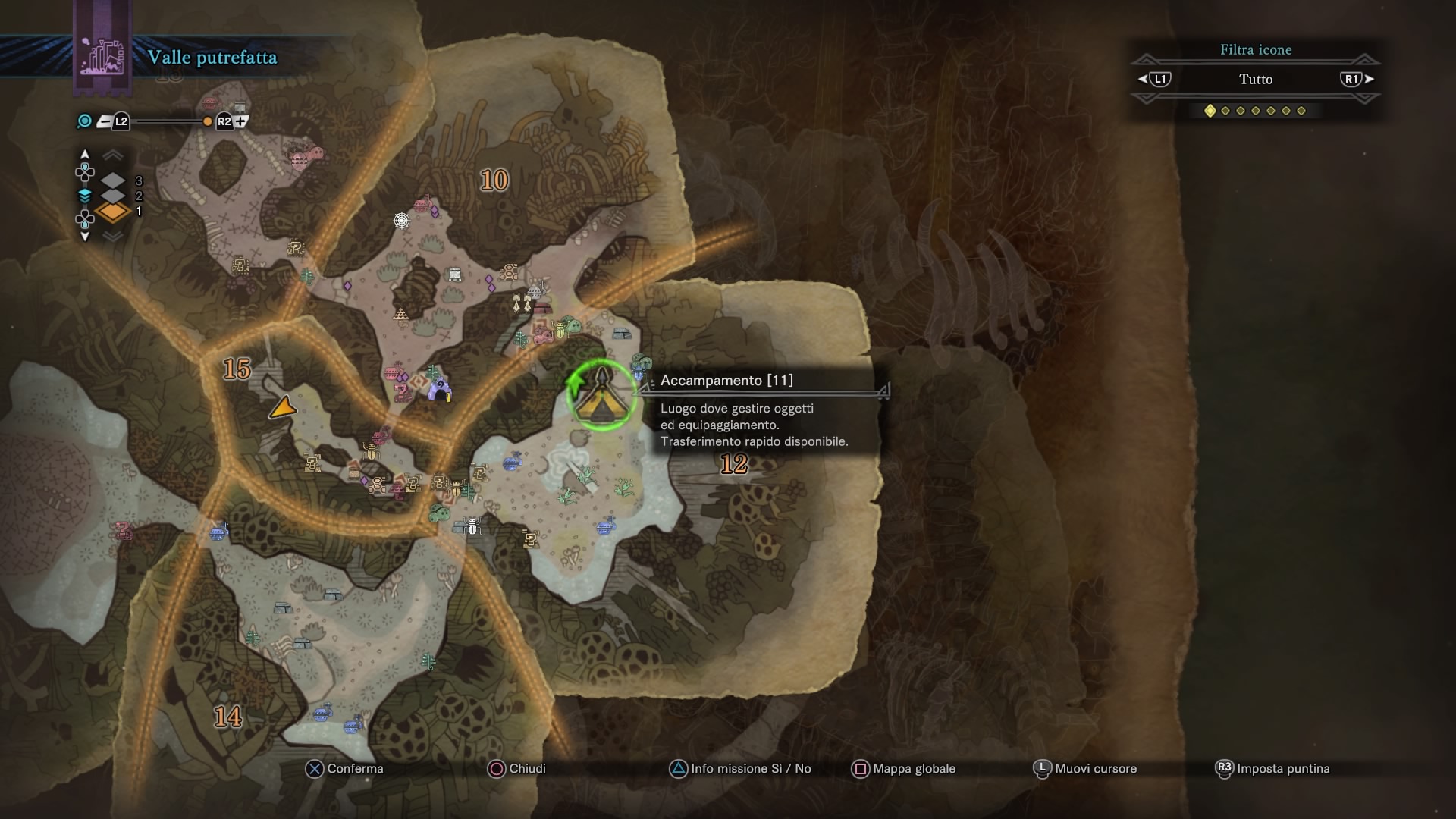This screenshot has width=1456, height=819.
Task: Switch icon filter to the previous category
Action: (1155, 79)
